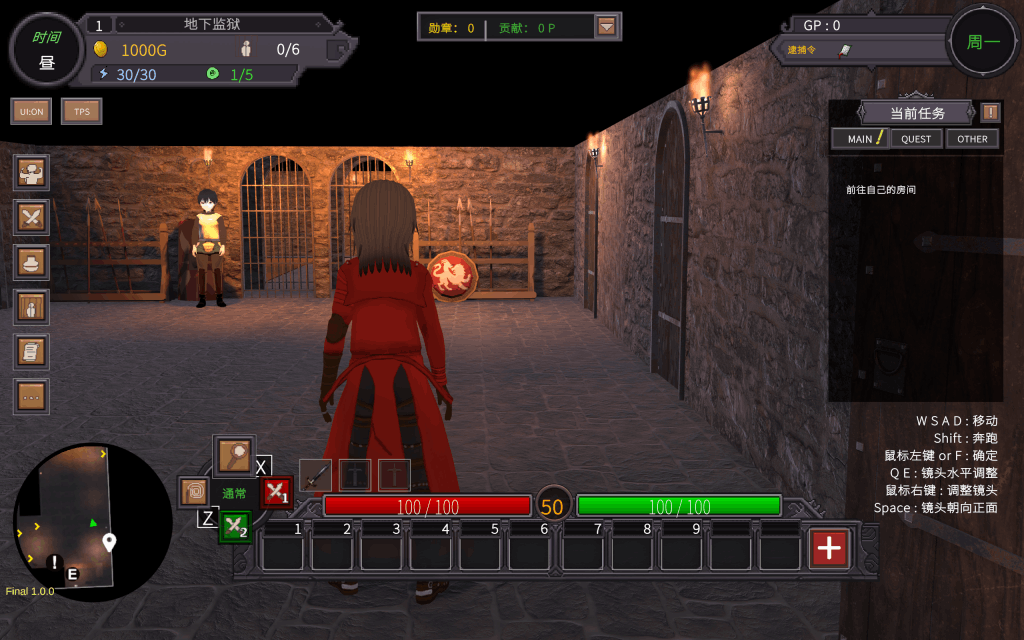Expand the medals and contribution dropdown arrow
The image size is (1024, 640).
coord(606,27)
